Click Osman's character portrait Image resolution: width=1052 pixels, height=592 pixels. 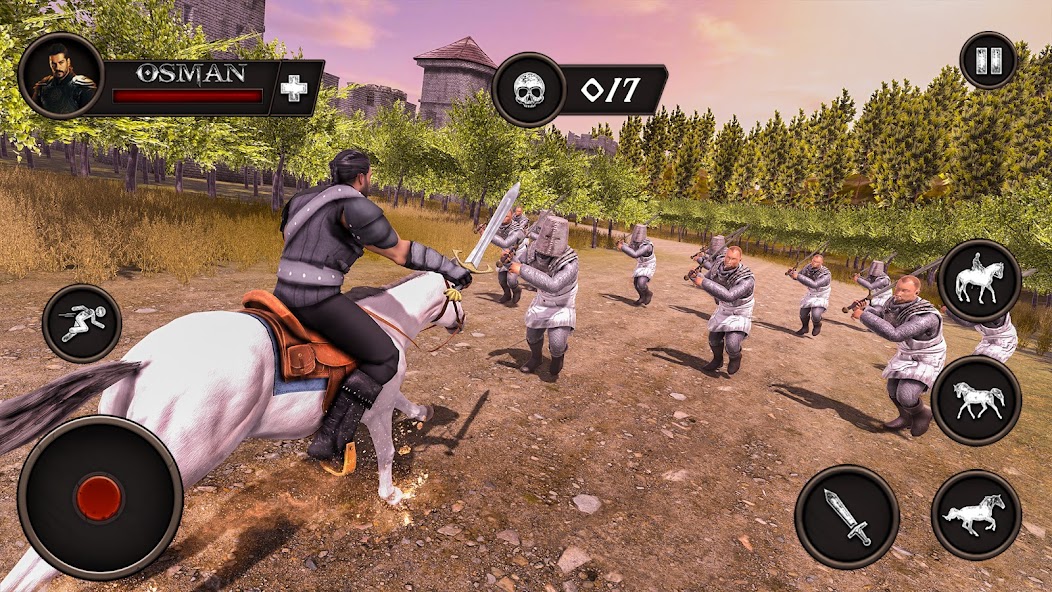tap(61, 76)
